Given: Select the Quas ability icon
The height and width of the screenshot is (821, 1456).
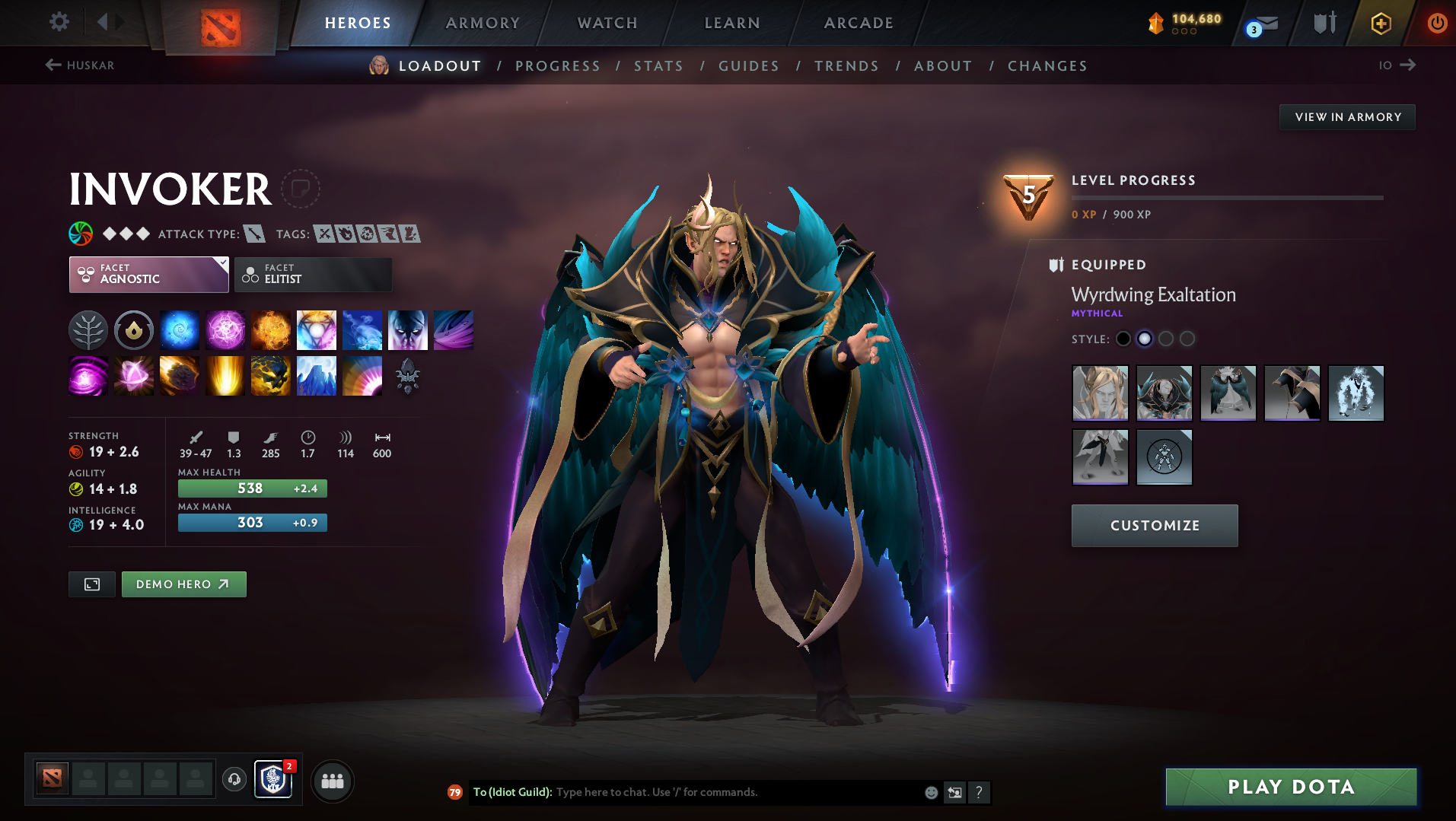Looking at the screenshot, I should click(180, 330).
